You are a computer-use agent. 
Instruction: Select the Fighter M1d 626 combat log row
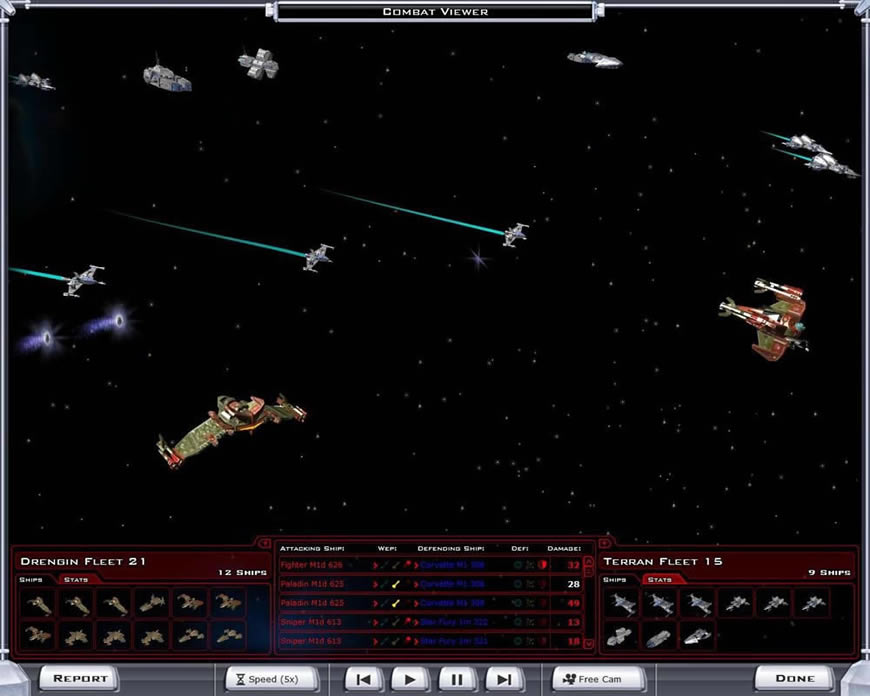point(430,565)
